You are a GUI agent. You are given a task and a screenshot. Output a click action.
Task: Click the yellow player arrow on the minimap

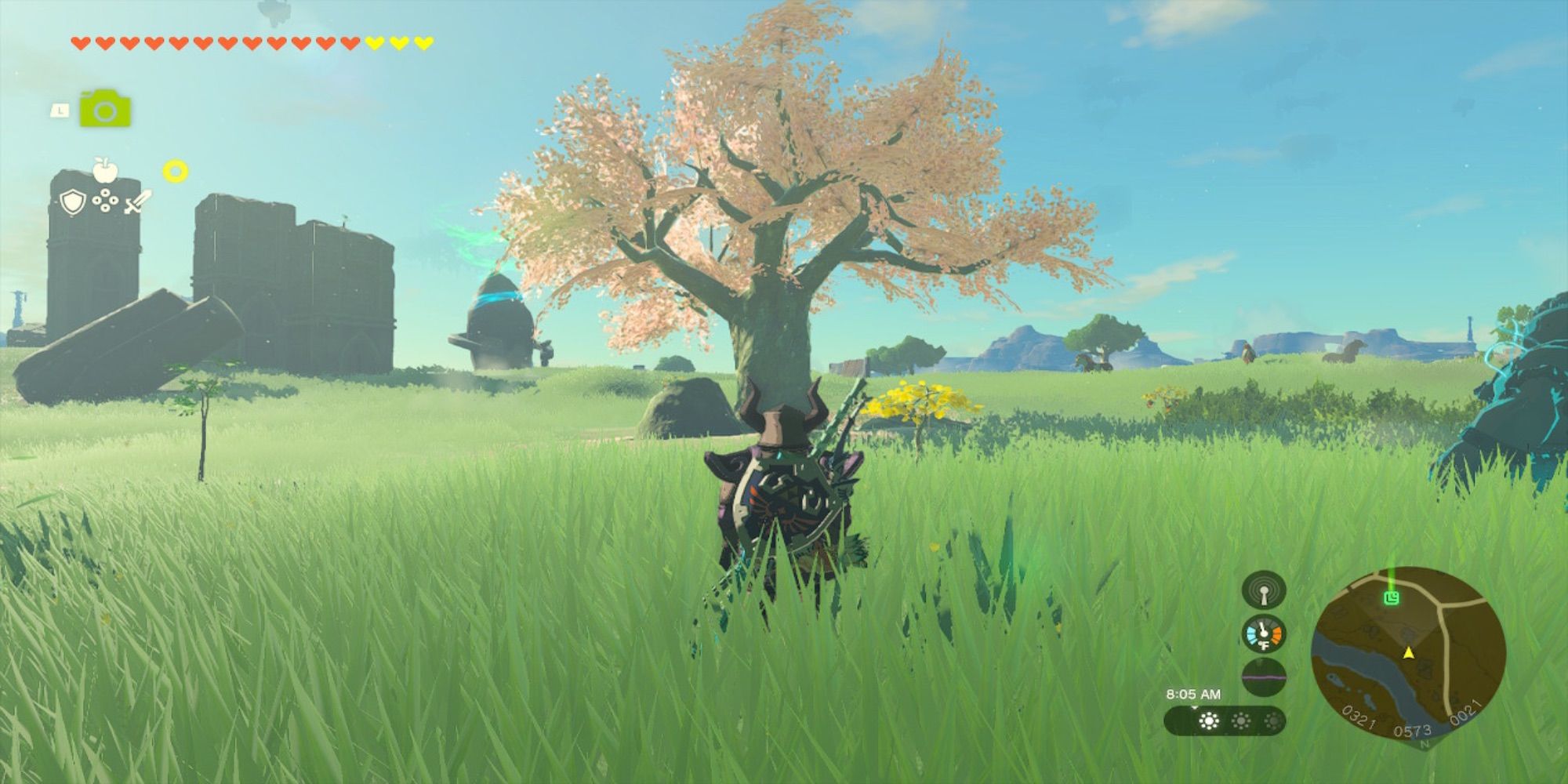coord(1409,654)
